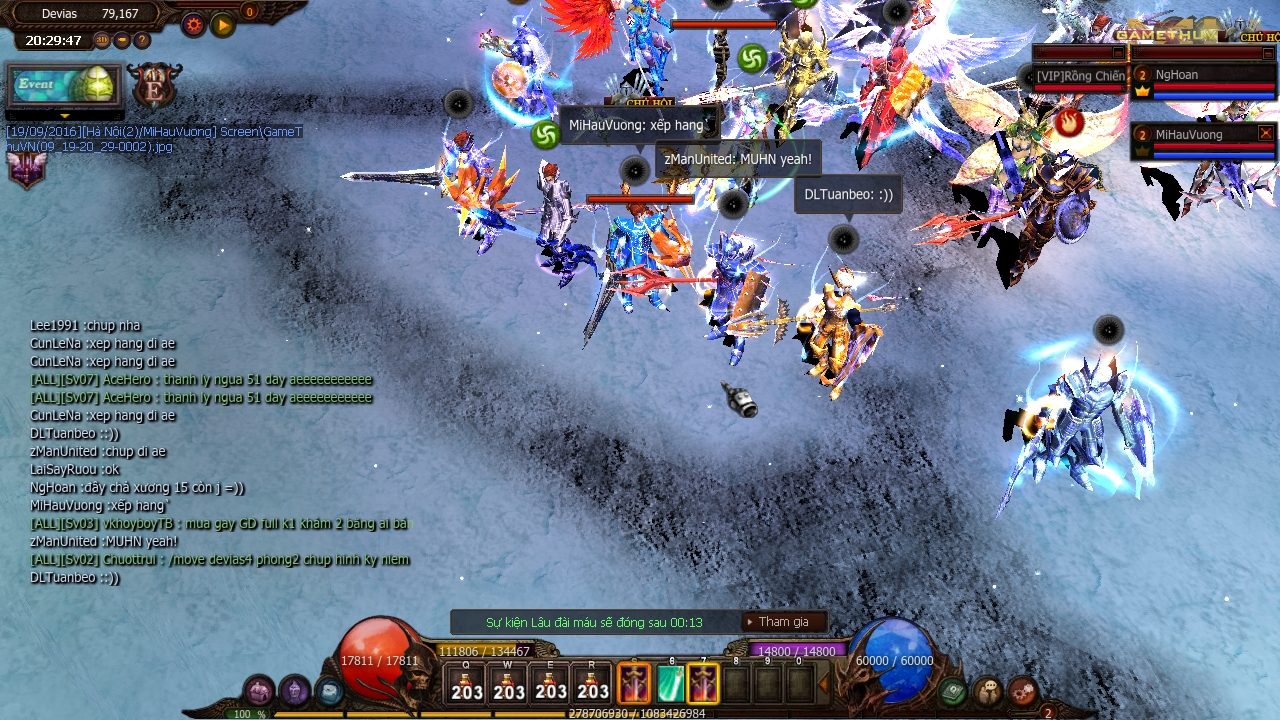Activate the sword skill in slot 7

(x=703, y=685)
